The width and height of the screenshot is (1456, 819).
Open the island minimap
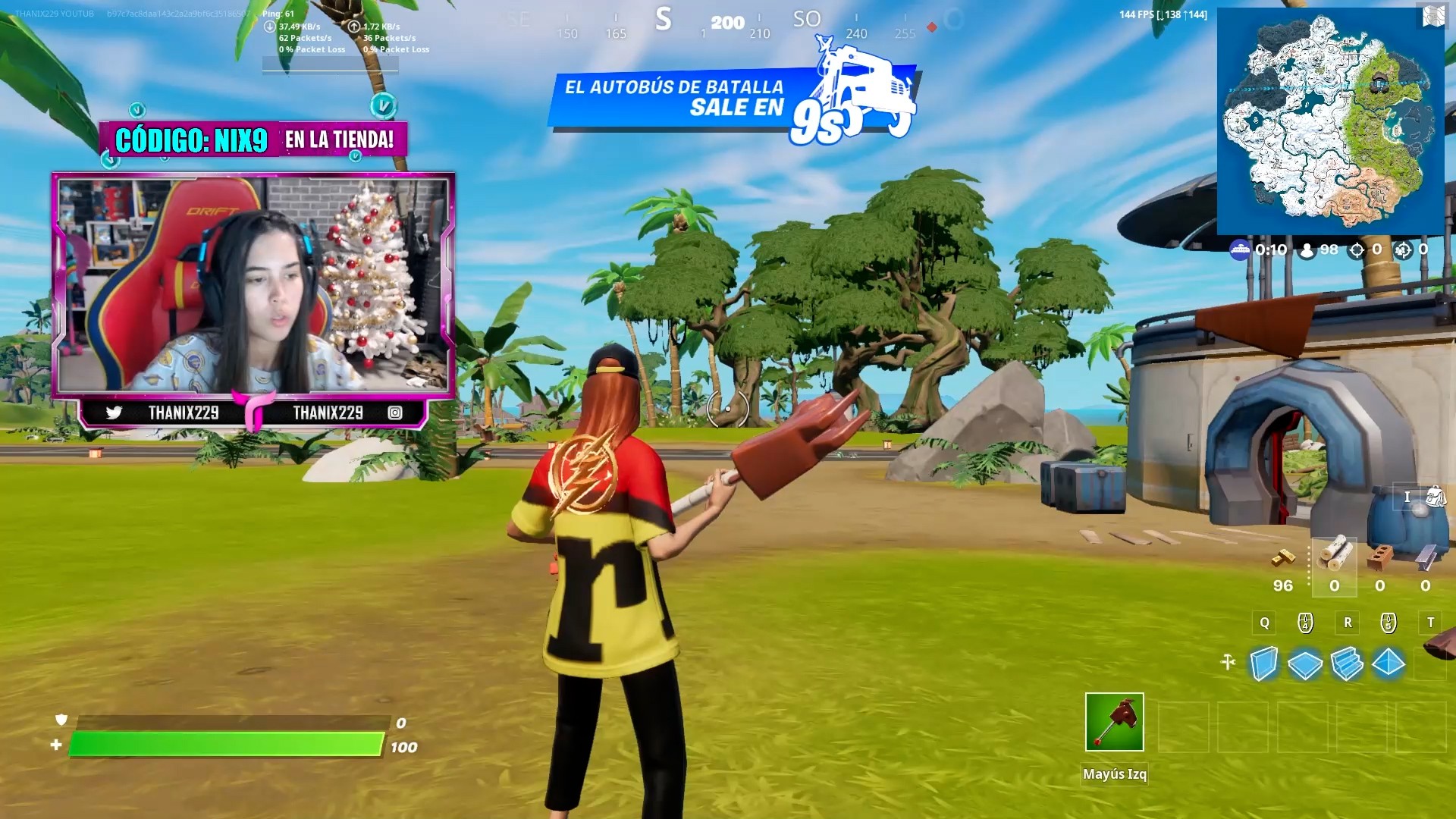[1330, 121]
